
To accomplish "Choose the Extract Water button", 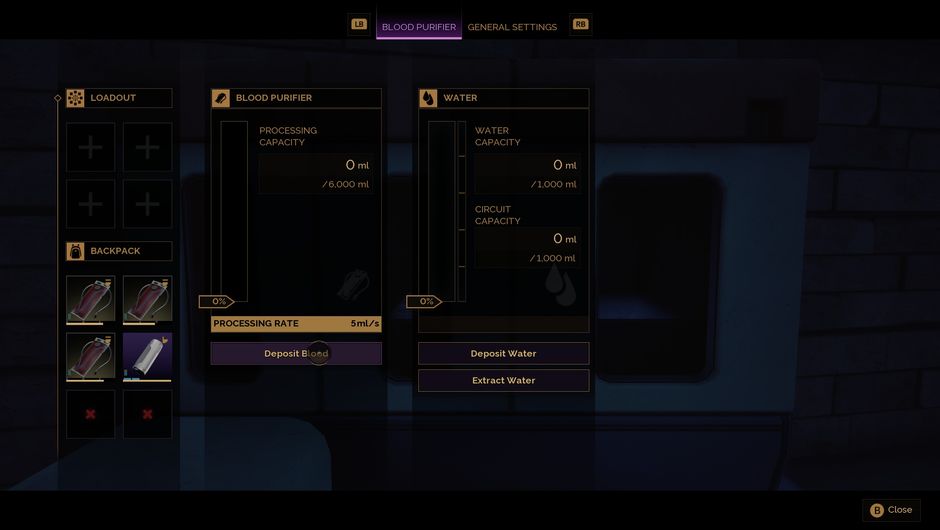I will (503, 381).
